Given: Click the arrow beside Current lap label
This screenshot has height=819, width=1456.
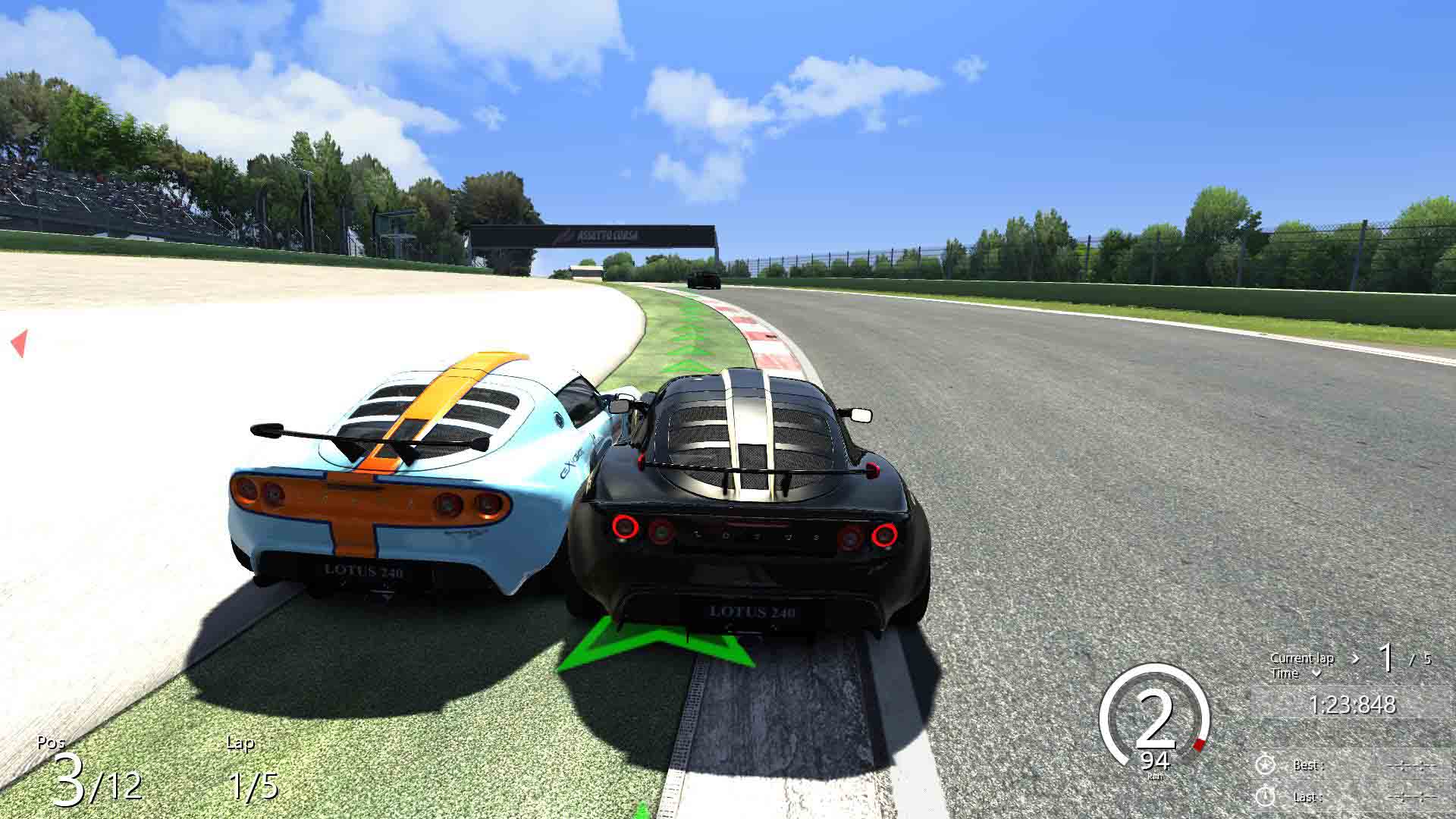Looking at the screenshot, I should [1355, 658].
